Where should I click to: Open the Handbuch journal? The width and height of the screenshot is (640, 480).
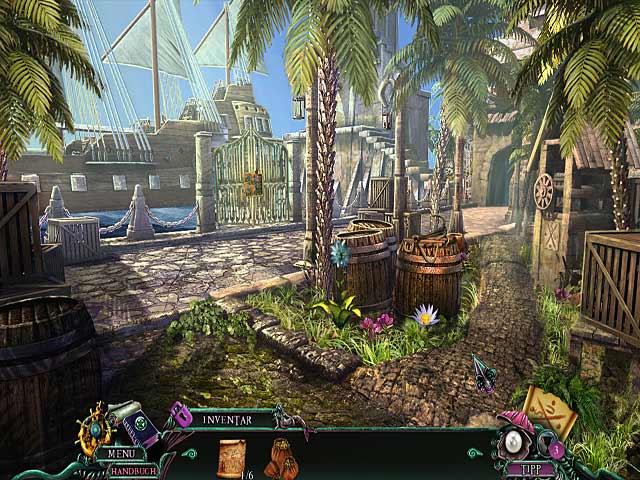pos(131,471)
